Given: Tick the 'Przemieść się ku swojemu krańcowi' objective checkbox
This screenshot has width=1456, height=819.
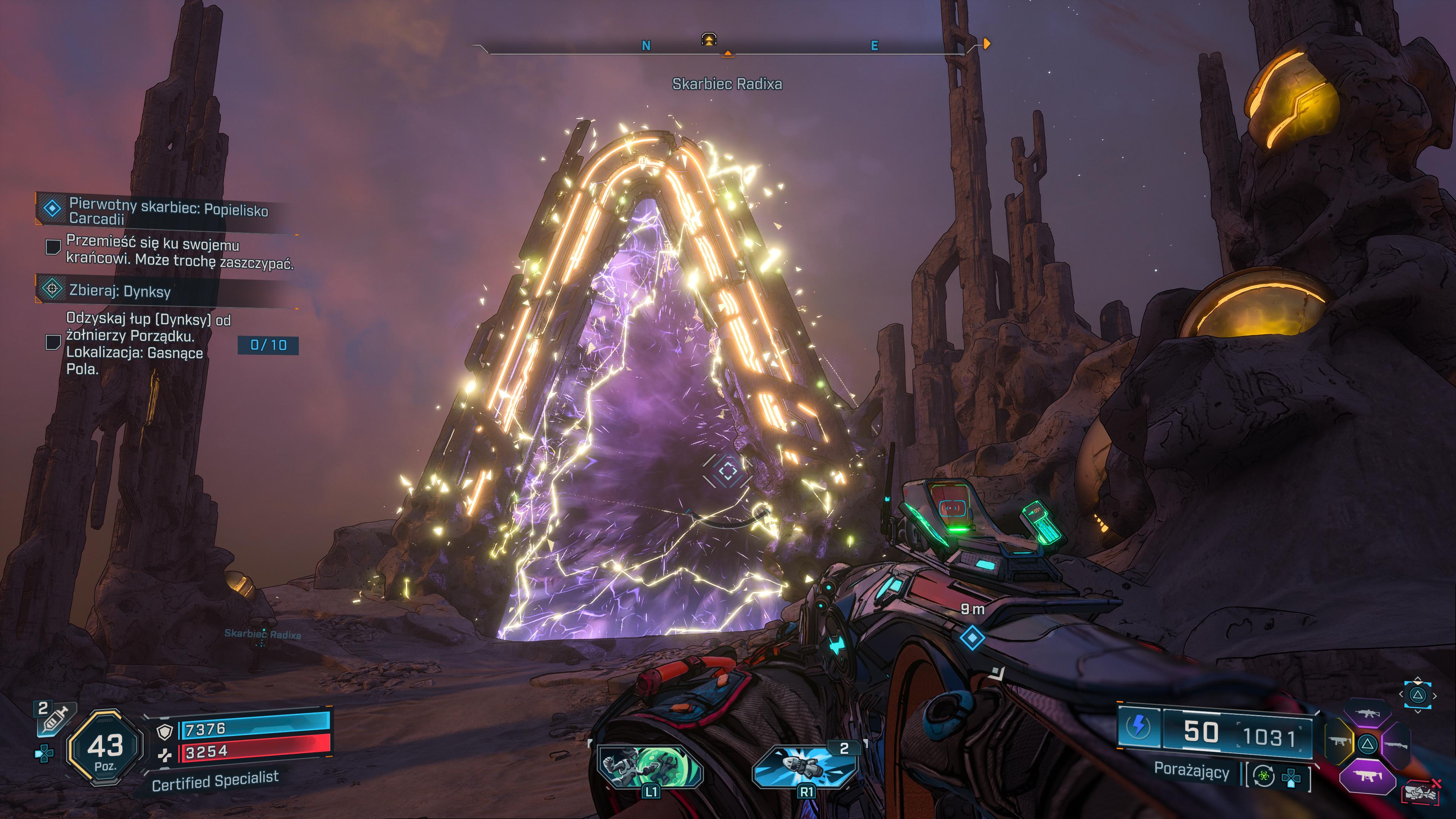Looking at the screenshot, I should tap(53, 246).
